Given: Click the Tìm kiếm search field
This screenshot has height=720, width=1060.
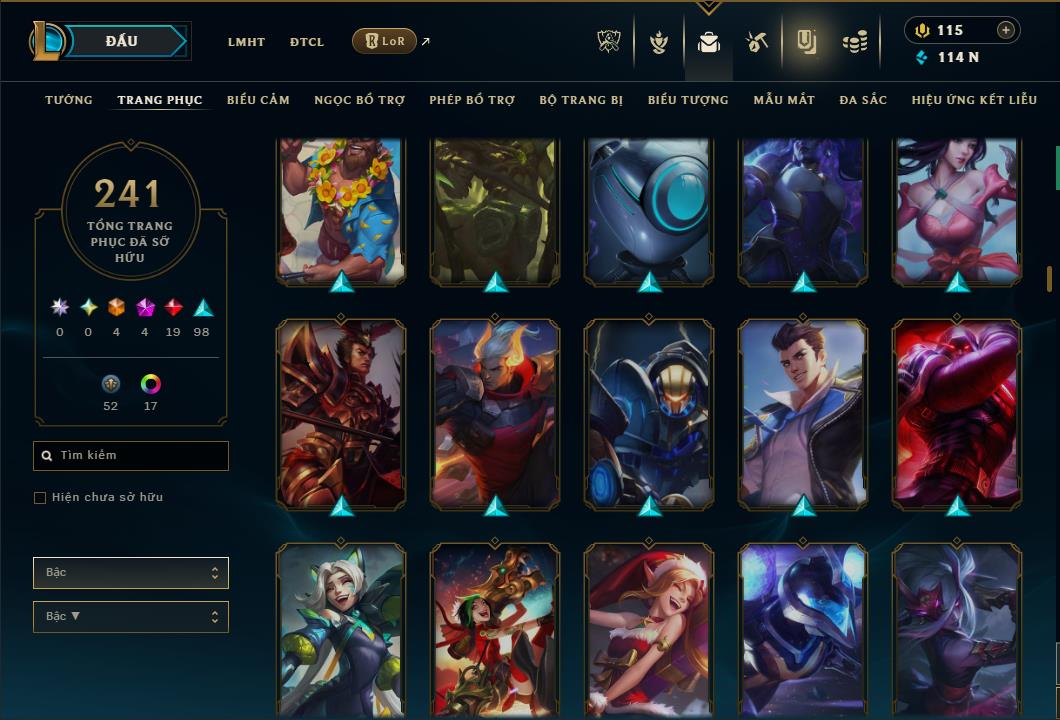Looking at the screenshot, I should tap(131, 456).
